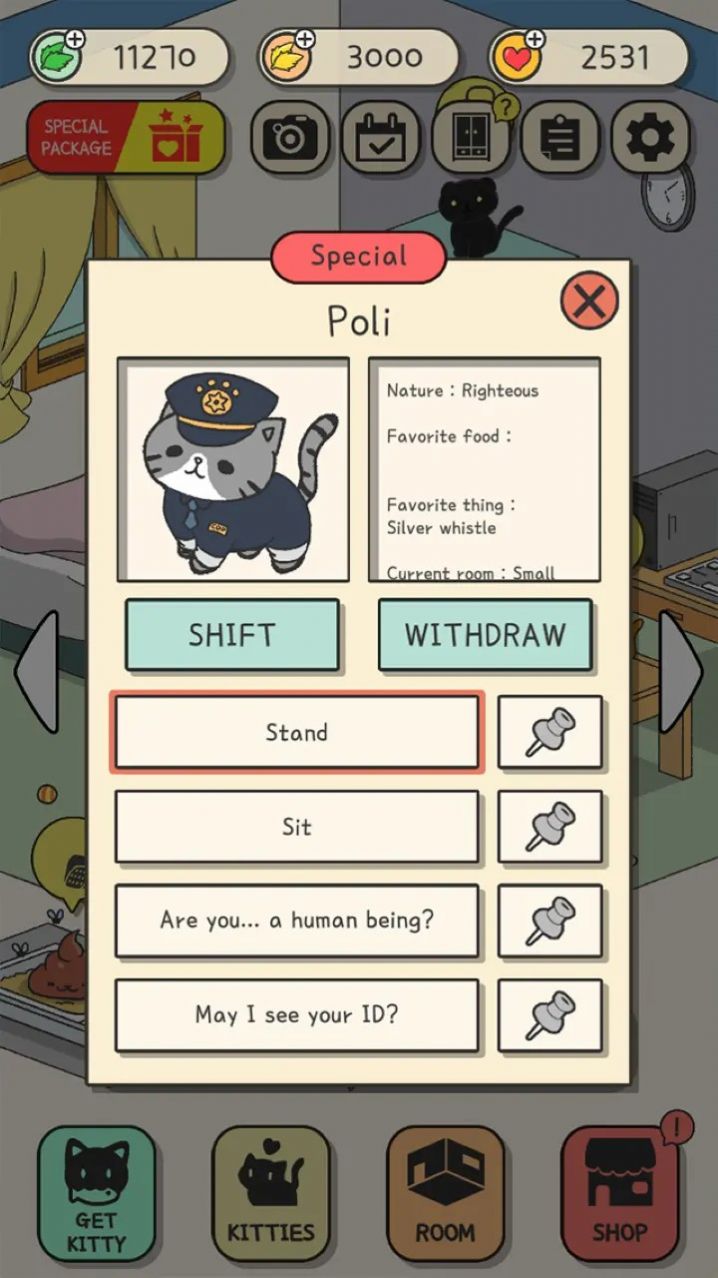Open the Kitties list
Image resolution: width=718 pixels, height=1278 pixels.
[271, 1193]
